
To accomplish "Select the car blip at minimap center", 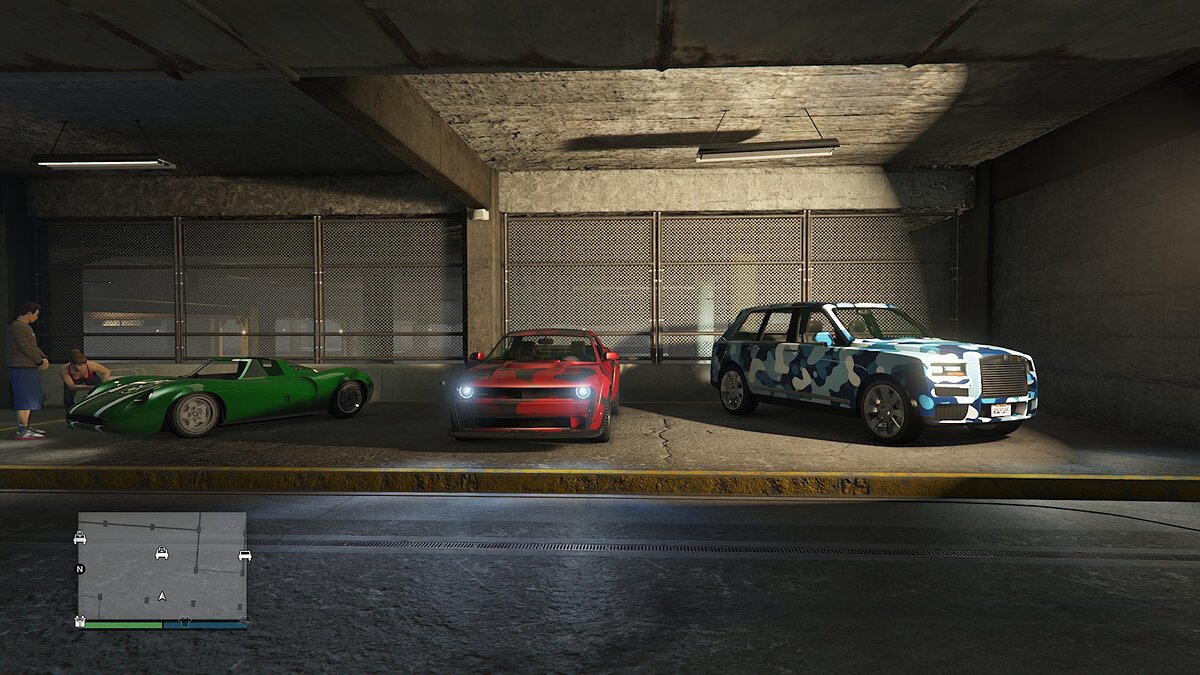I will coord(161,552).
